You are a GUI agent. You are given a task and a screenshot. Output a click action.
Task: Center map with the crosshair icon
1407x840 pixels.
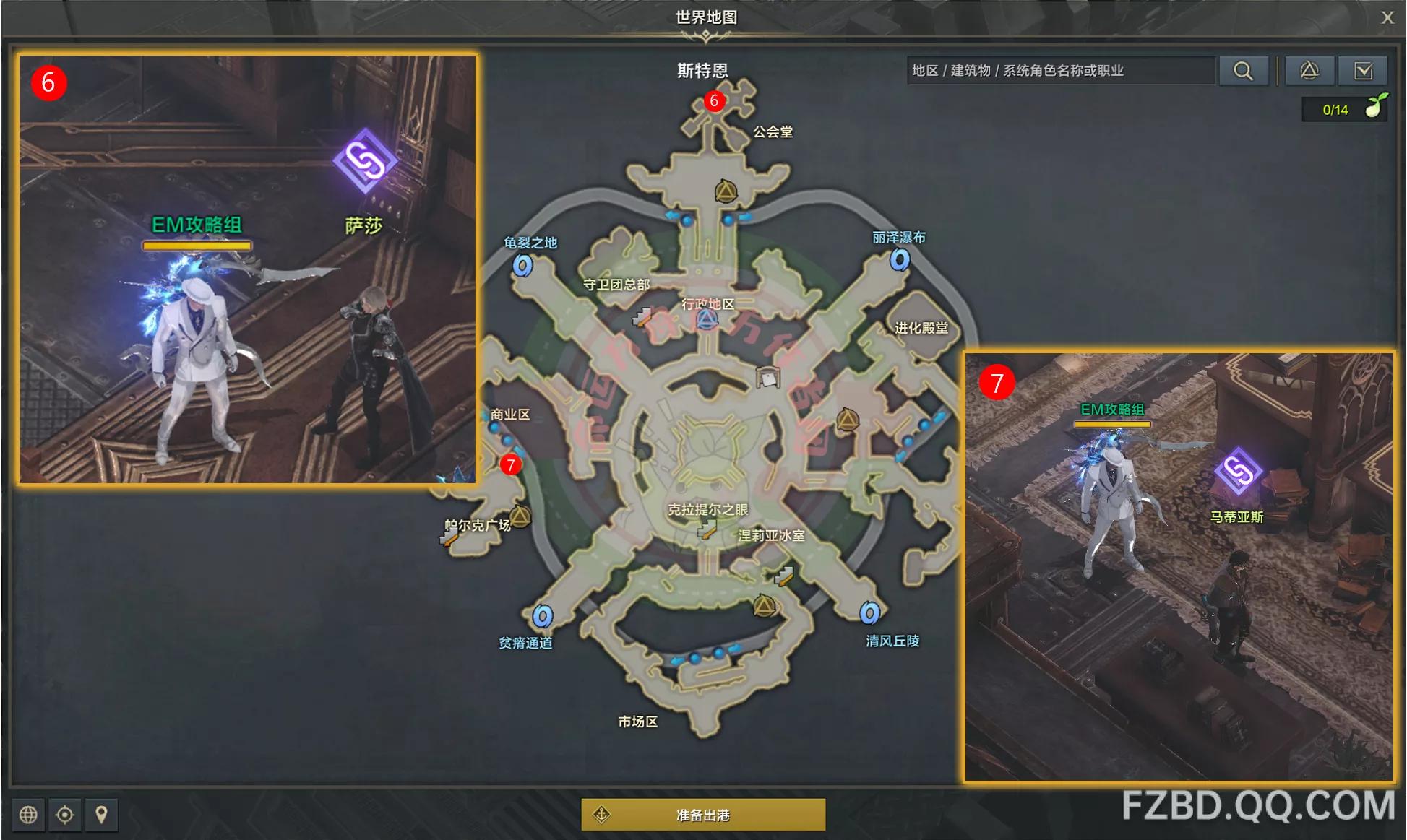[65, 815]
